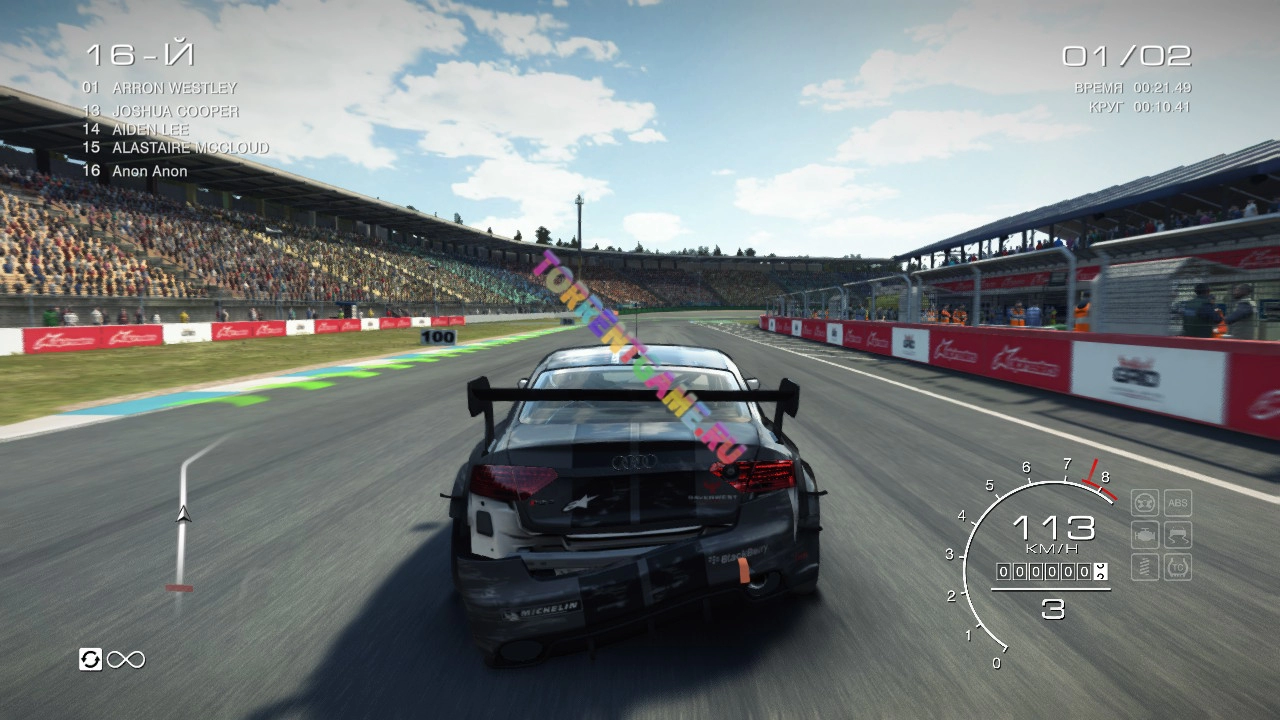Click the suspension spring status icon
Viewport: 1280px width, 720px height.
click(1145, 567)
